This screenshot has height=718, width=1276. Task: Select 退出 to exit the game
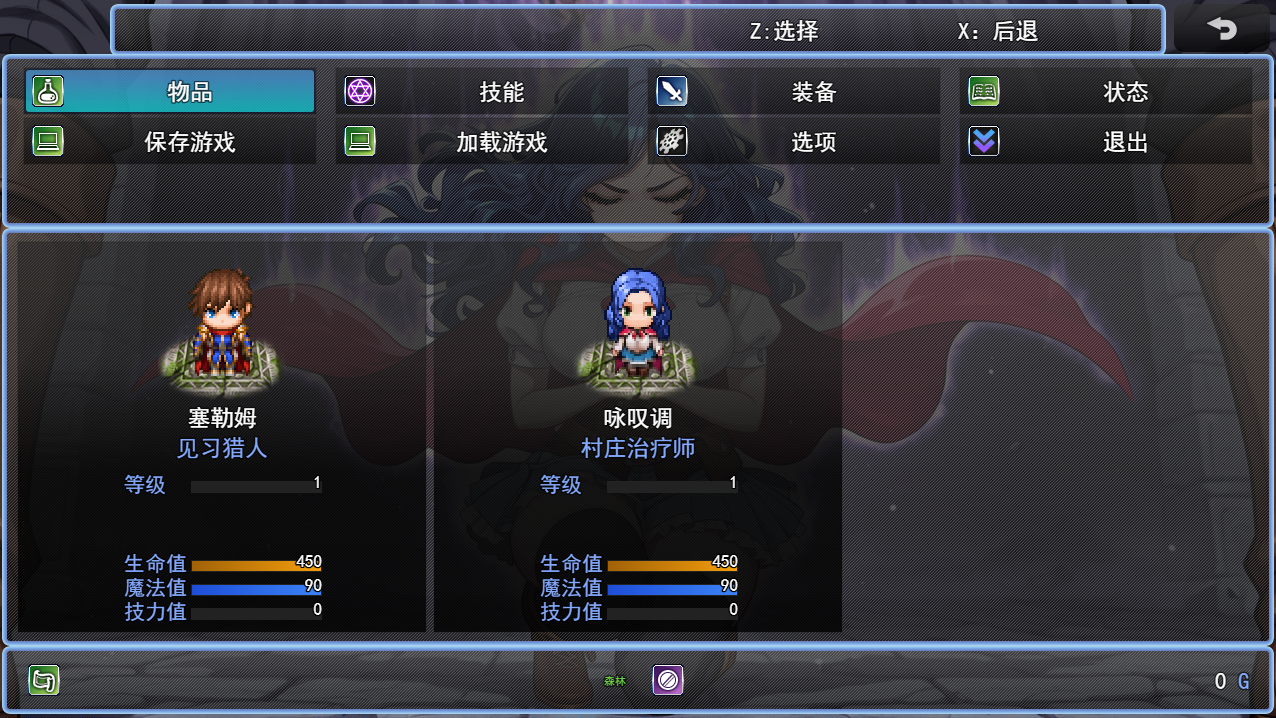1106,142
